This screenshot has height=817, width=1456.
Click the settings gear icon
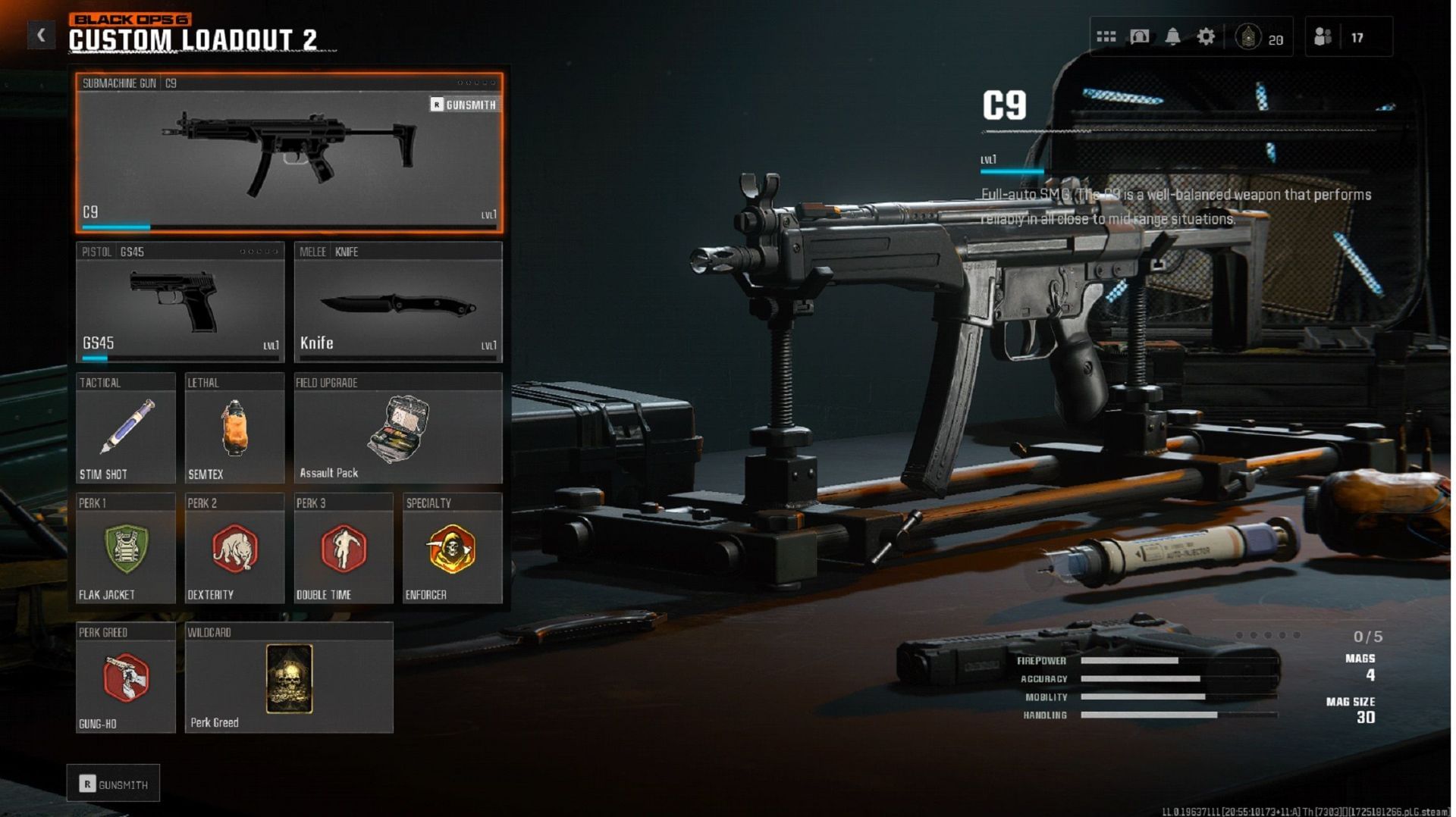pos(1206,36)
